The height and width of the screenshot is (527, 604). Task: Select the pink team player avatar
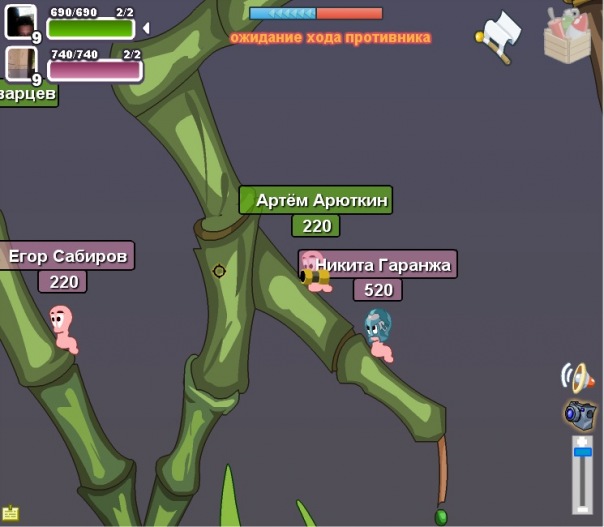click(20, 62)
